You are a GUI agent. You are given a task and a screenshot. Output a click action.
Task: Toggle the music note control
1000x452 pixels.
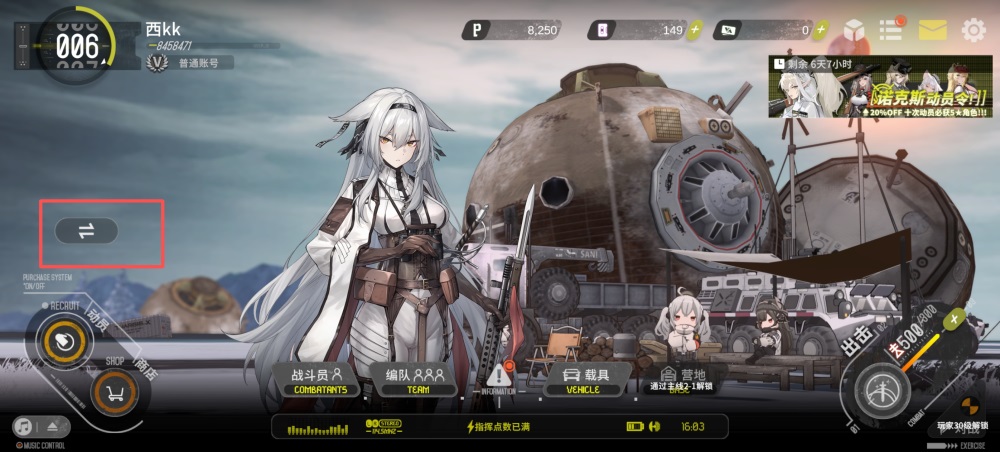click(23, 427)
